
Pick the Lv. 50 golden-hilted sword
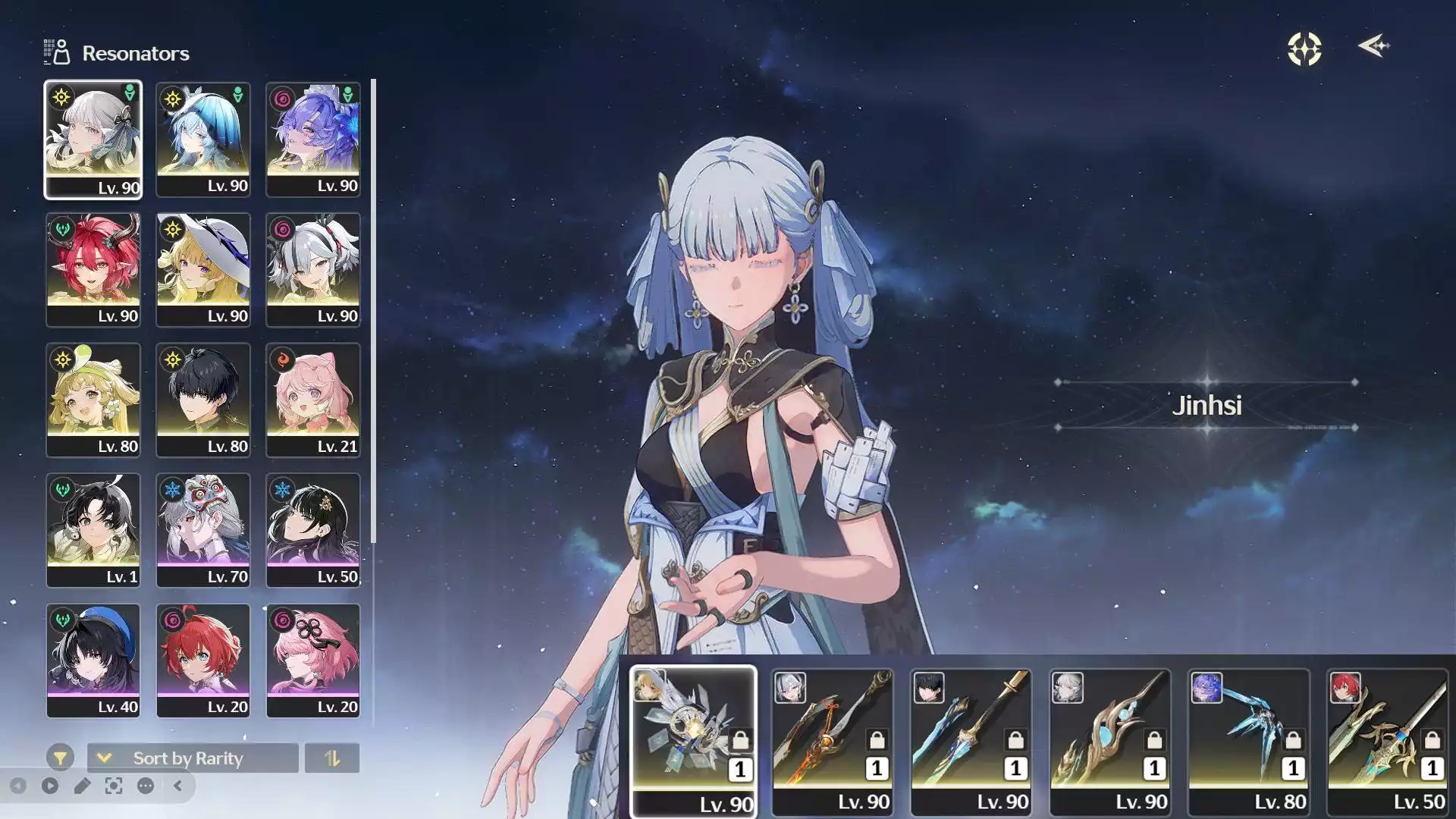point(1387,739)
